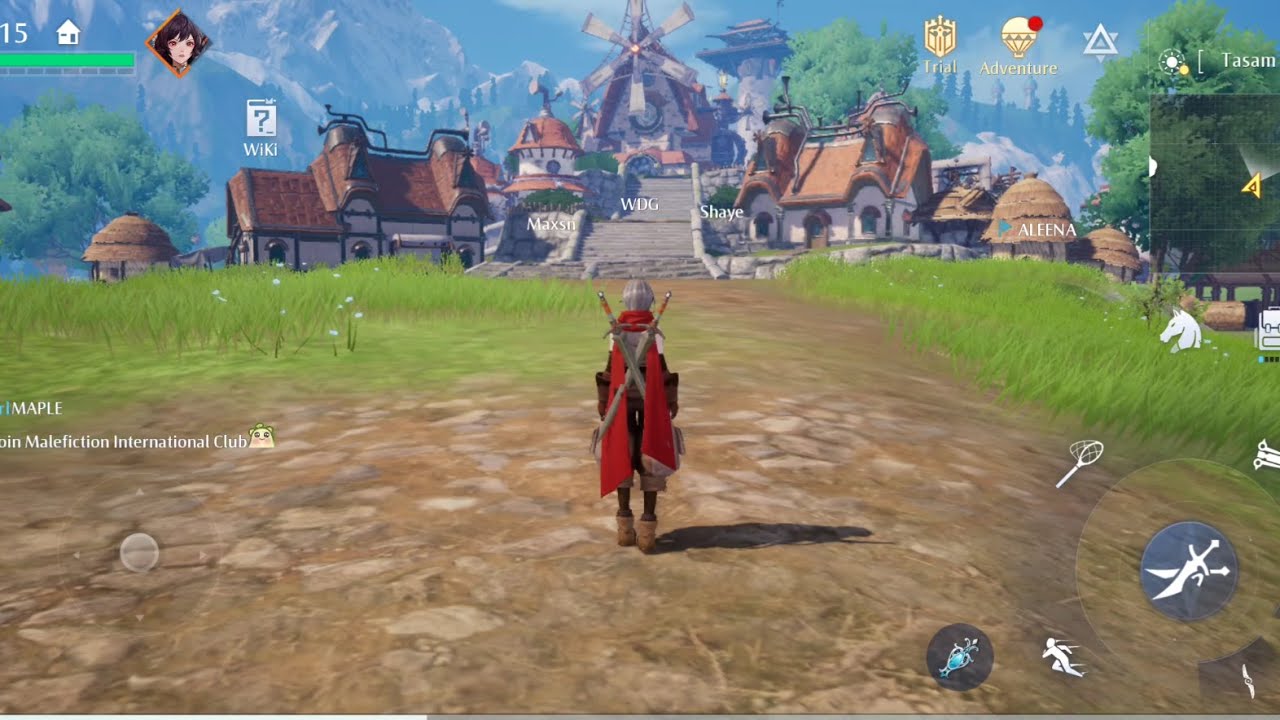The height and width of the screenshot is (720, 1280).
Task: Open the minimap
Action: (x=1215, y=180)
